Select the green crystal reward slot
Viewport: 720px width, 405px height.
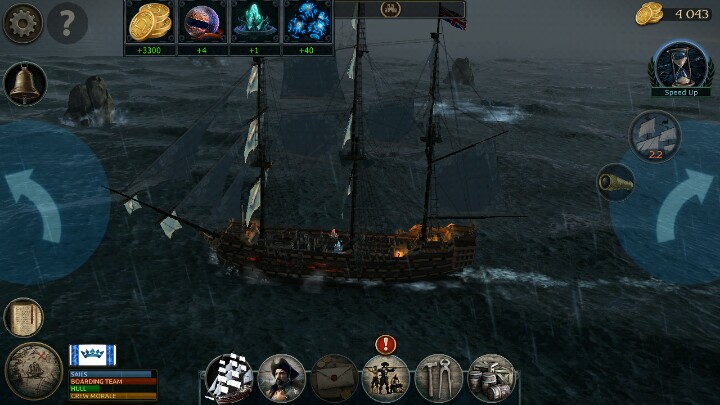[255, 21]
